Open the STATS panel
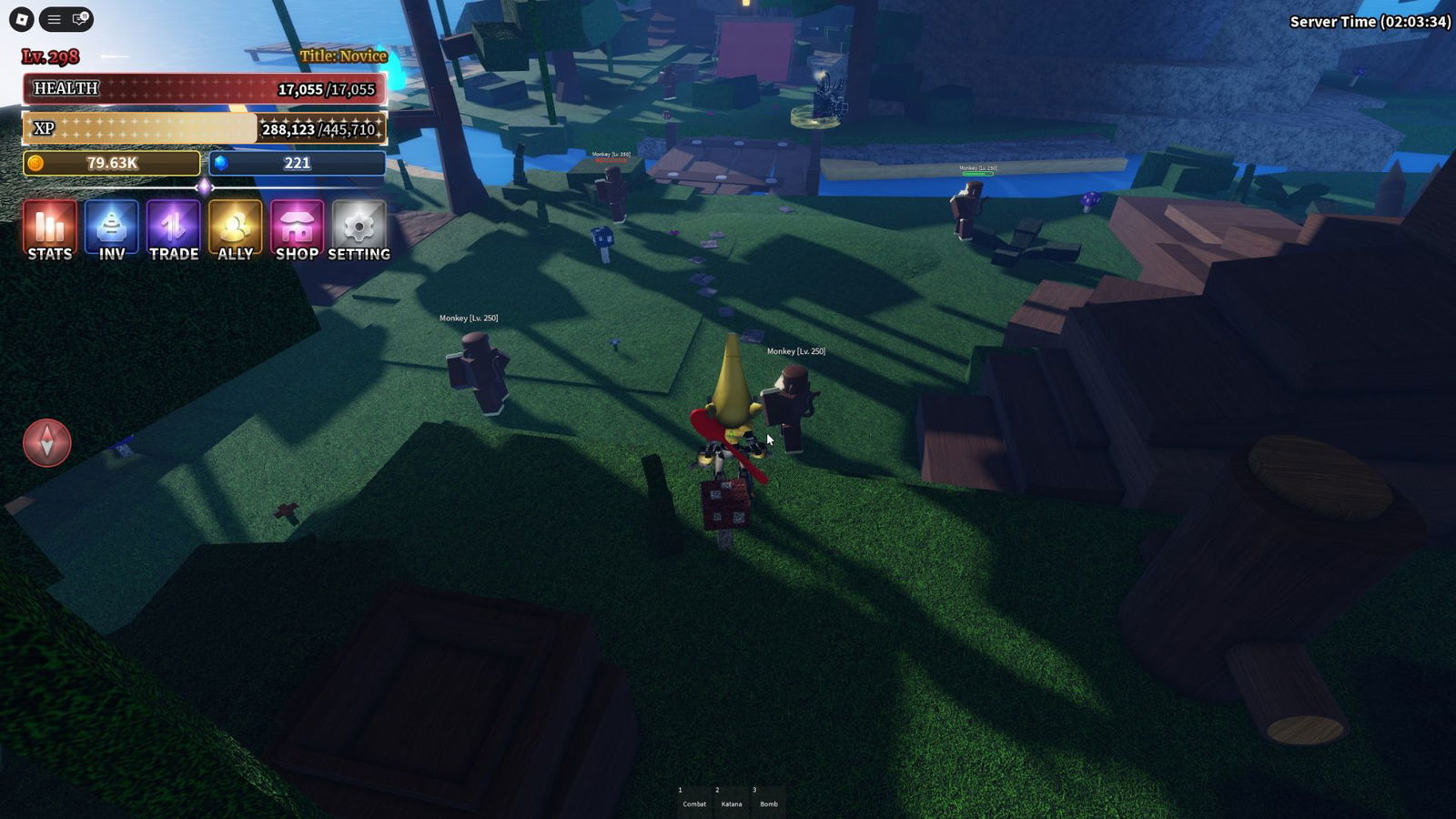 click(49, 231)
